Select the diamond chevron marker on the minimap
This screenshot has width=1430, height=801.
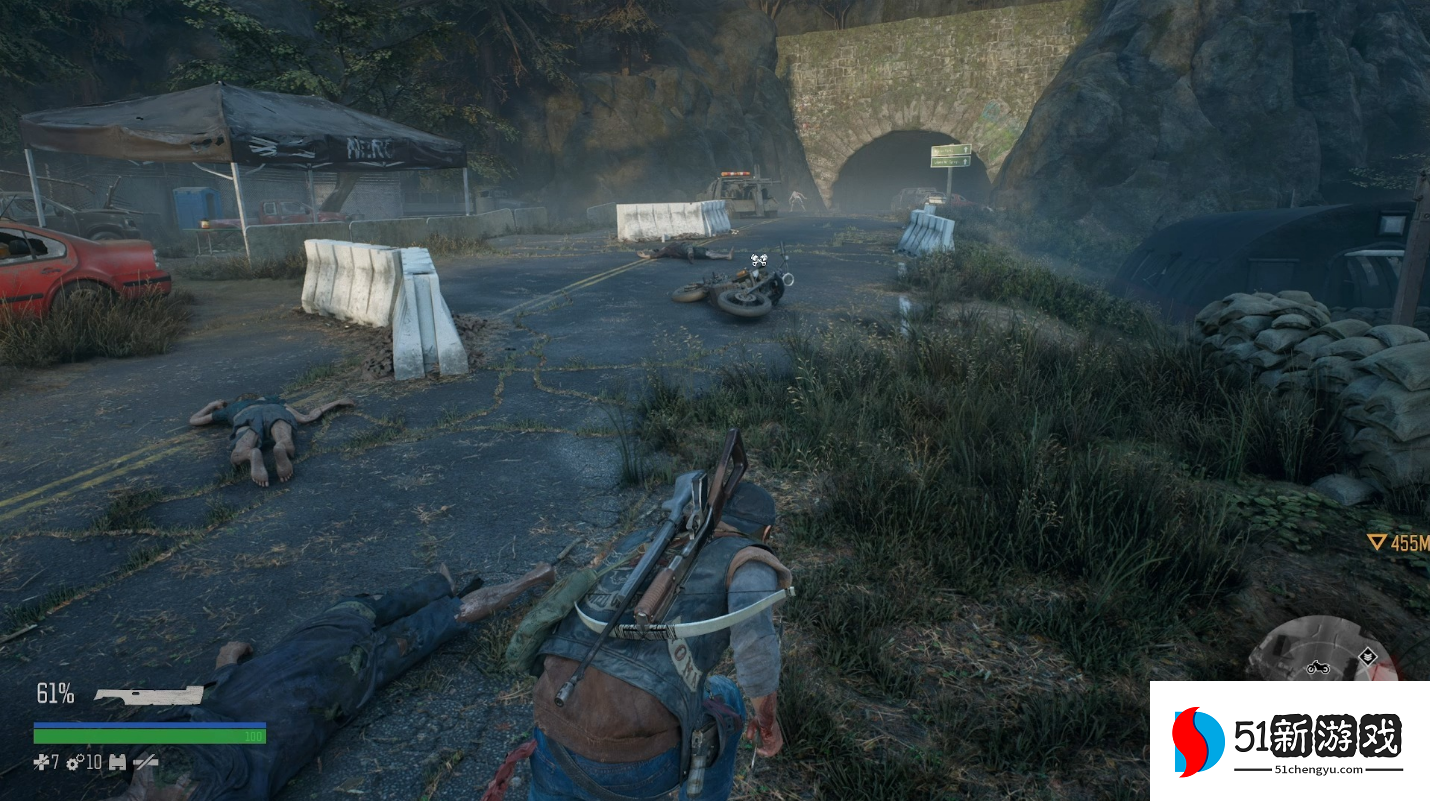click(1367, 657)
